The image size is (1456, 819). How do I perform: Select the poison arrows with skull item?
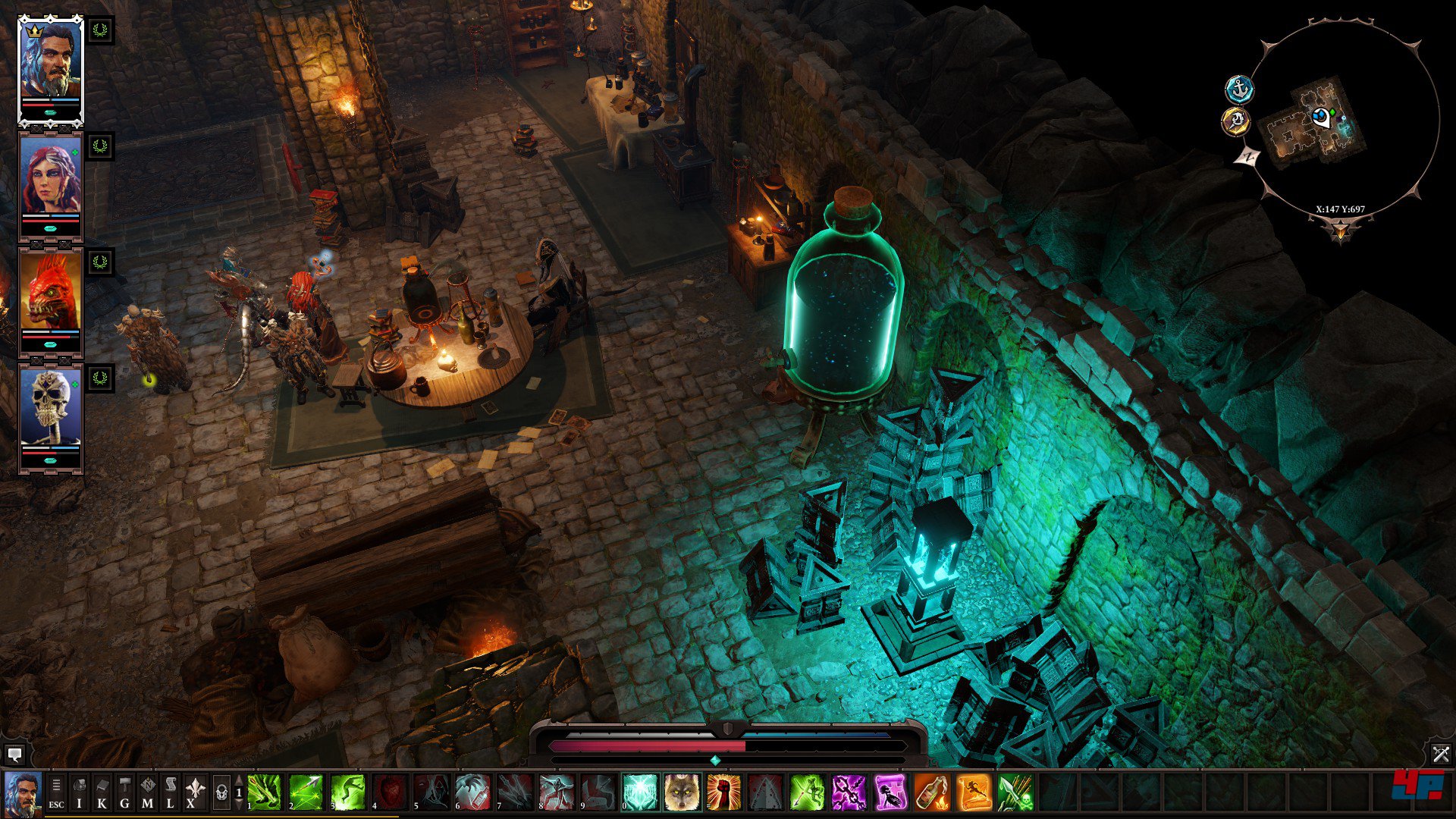[1015, 792]
